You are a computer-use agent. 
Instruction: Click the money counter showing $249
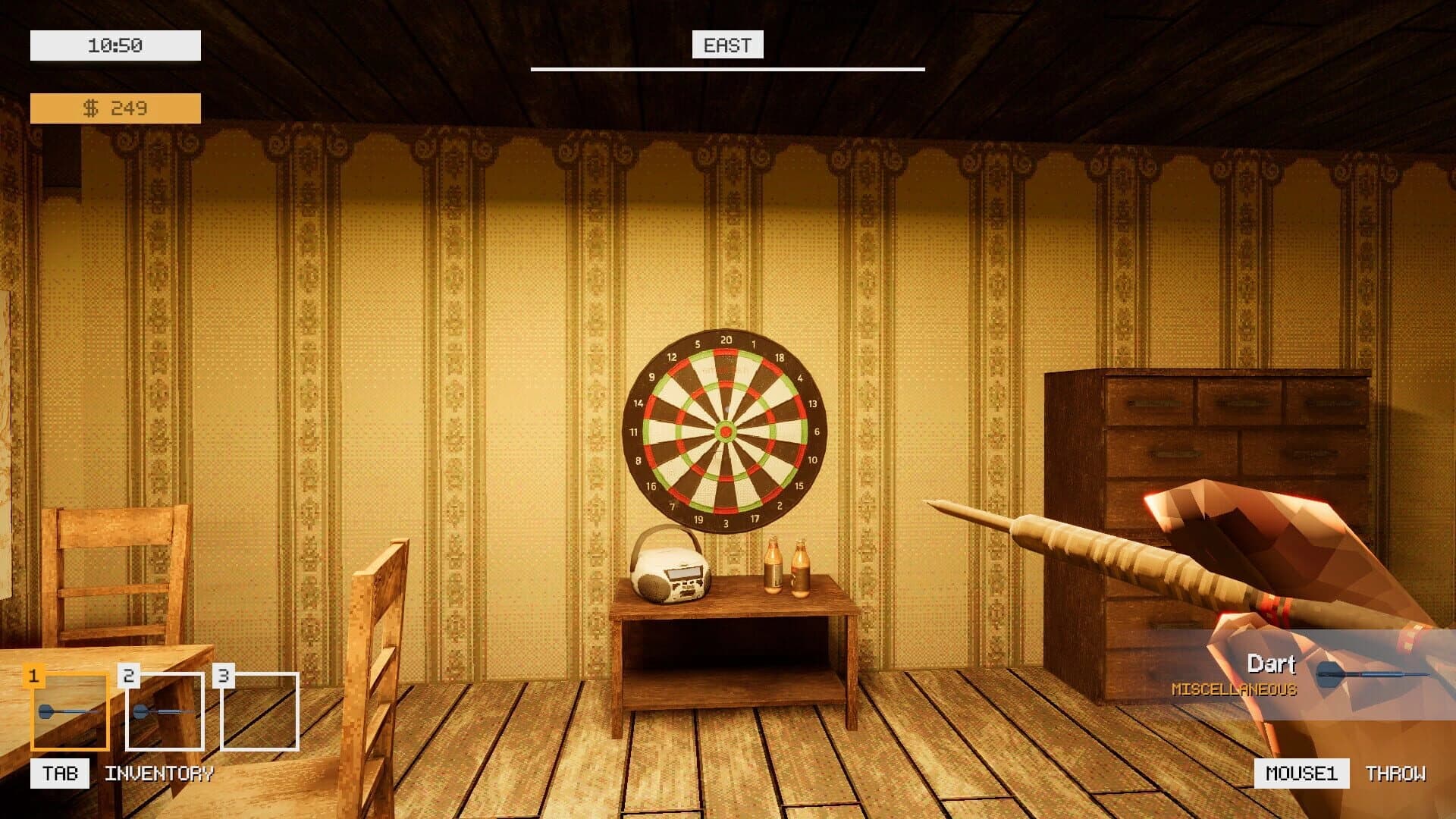[x=115, y=108]
